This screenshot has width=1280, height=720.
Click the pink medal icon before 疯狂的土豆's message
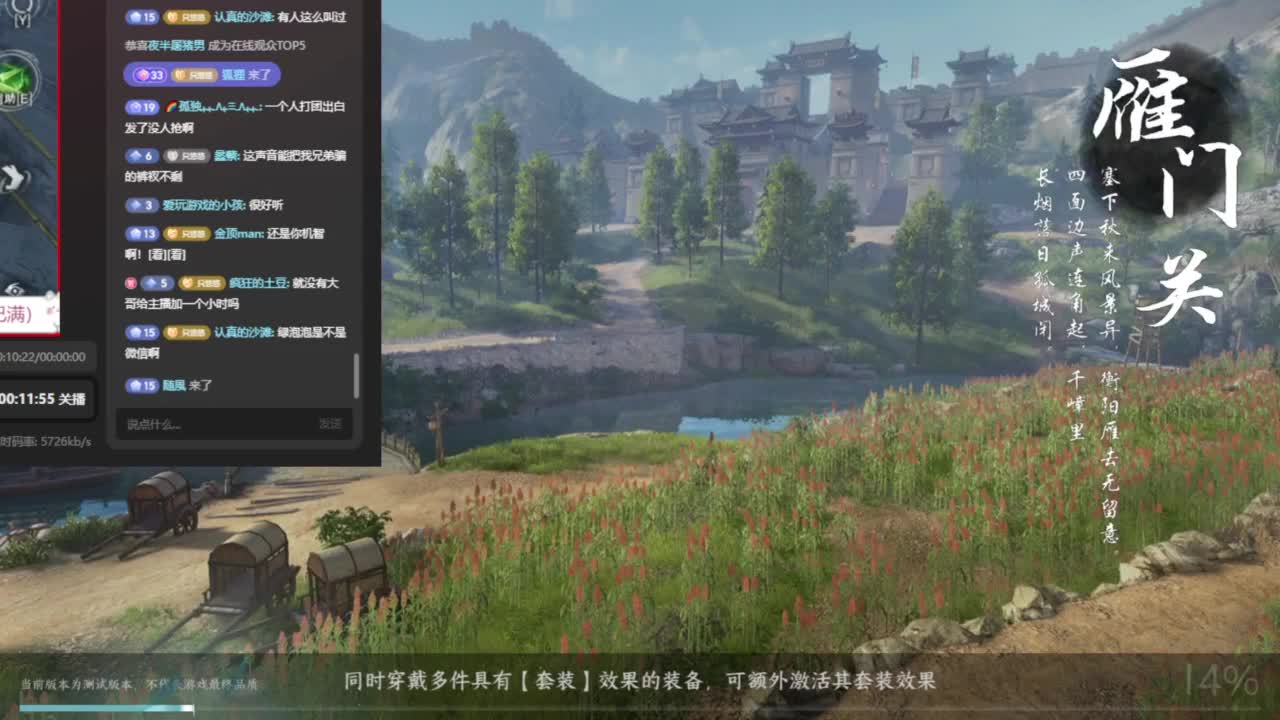click(132, 283)
